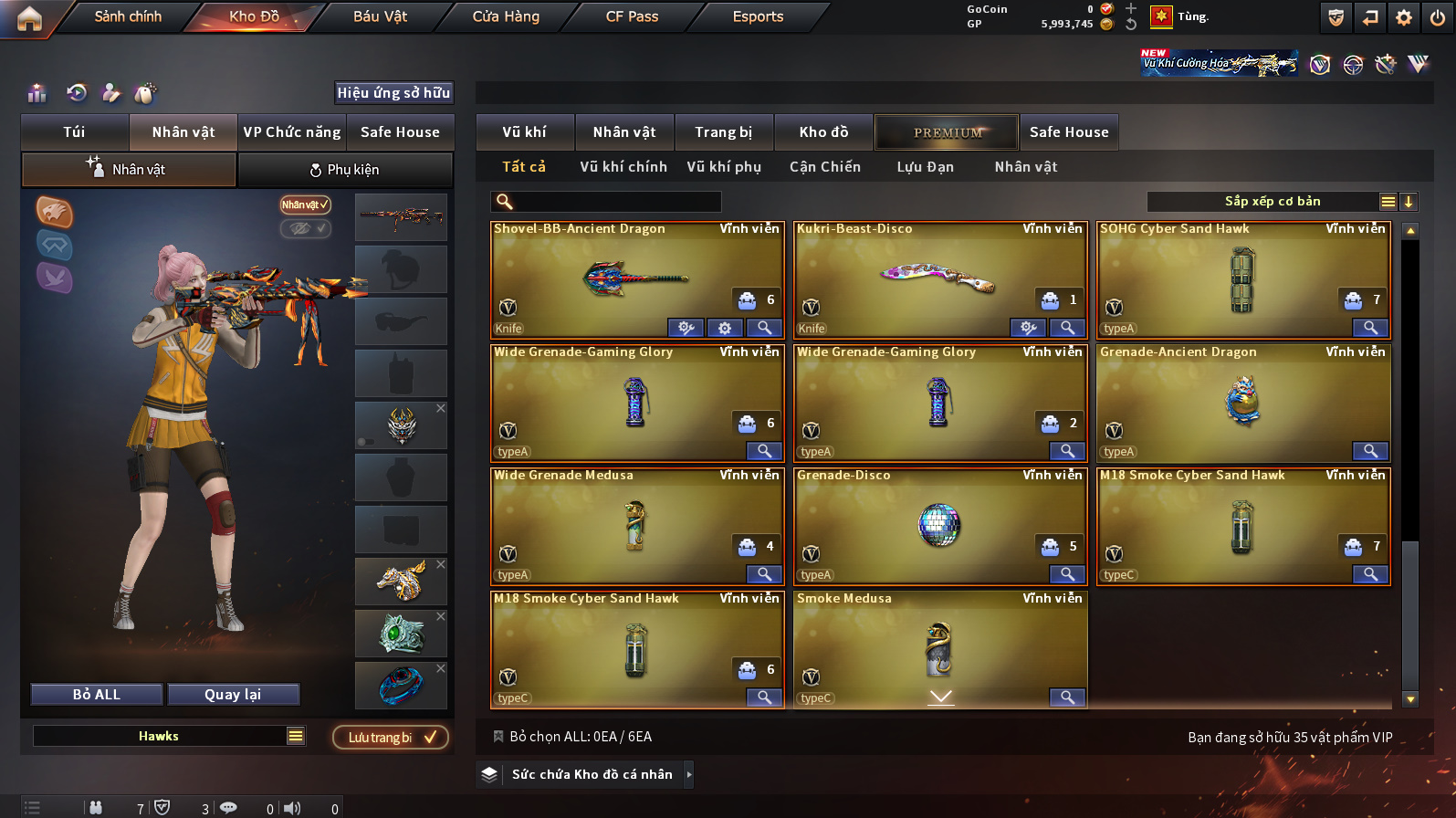The image size is (1456, 818).
Task: Open the Phụ kiện accessories tab
Action: tap(345, 170)
